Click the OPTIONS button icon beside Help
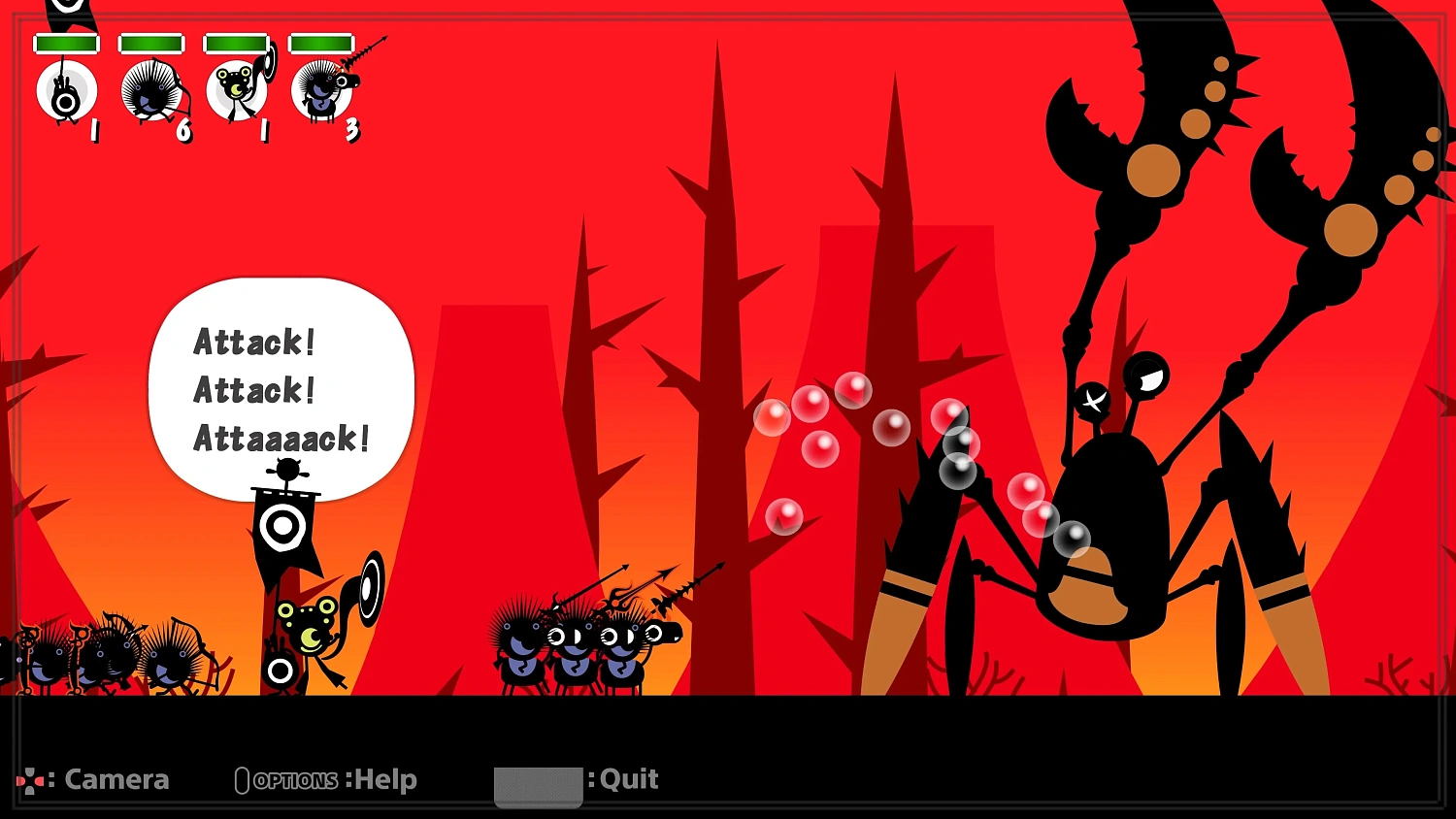The width and height of the screenshot is (1456, 819). (242, 779)
